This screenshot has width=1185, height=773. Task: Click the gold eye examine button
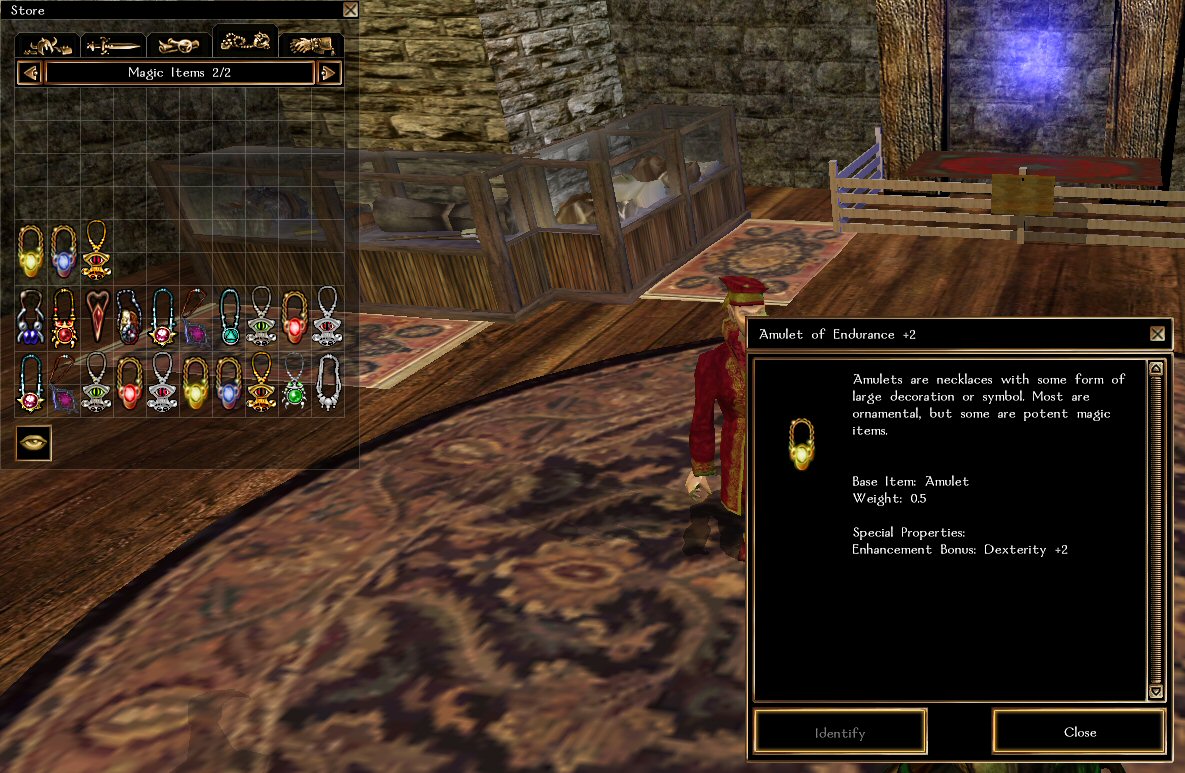(33, 443)
